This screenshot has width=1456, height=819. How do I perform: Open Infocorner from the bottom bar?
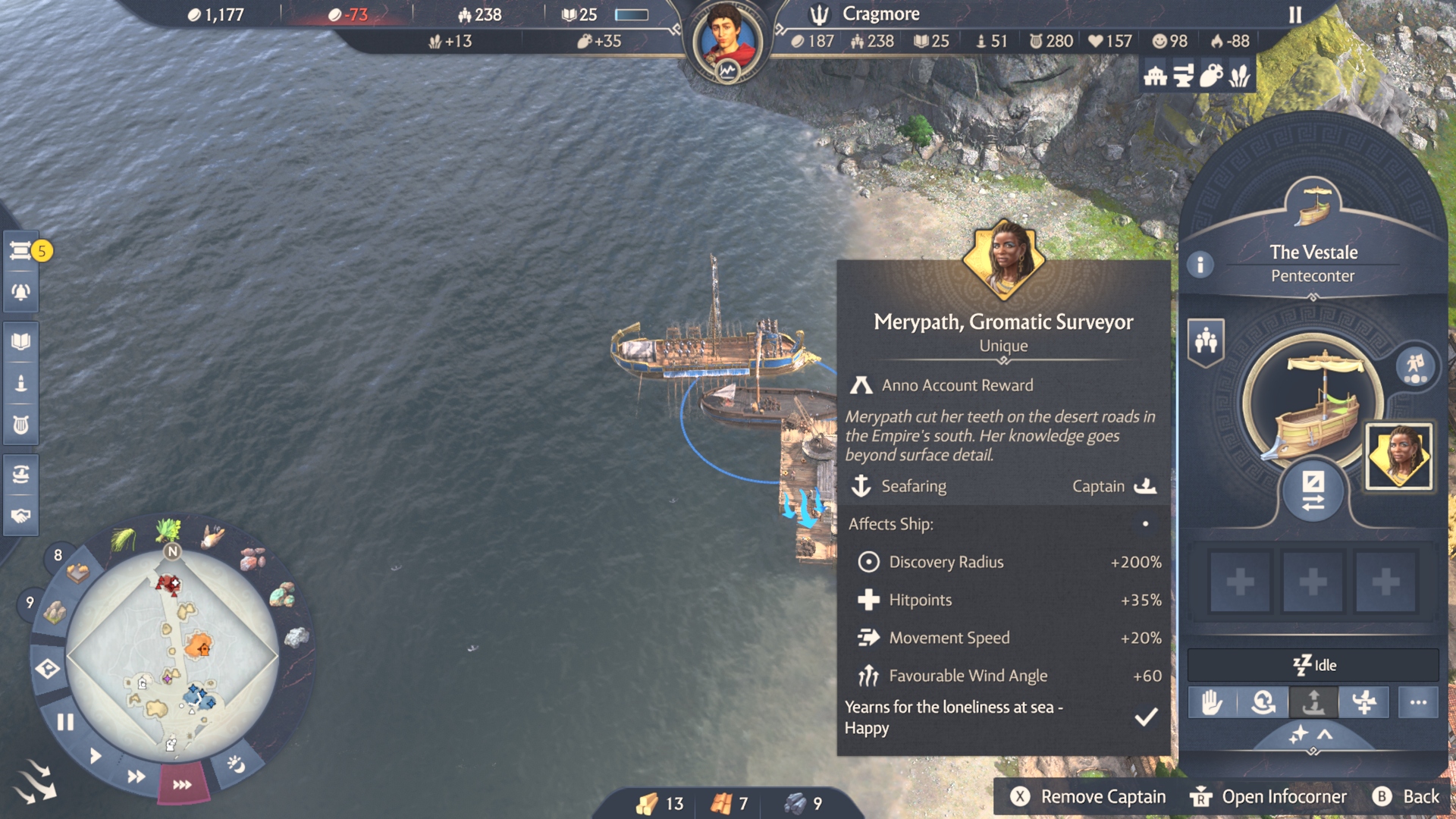[1285, 797]
